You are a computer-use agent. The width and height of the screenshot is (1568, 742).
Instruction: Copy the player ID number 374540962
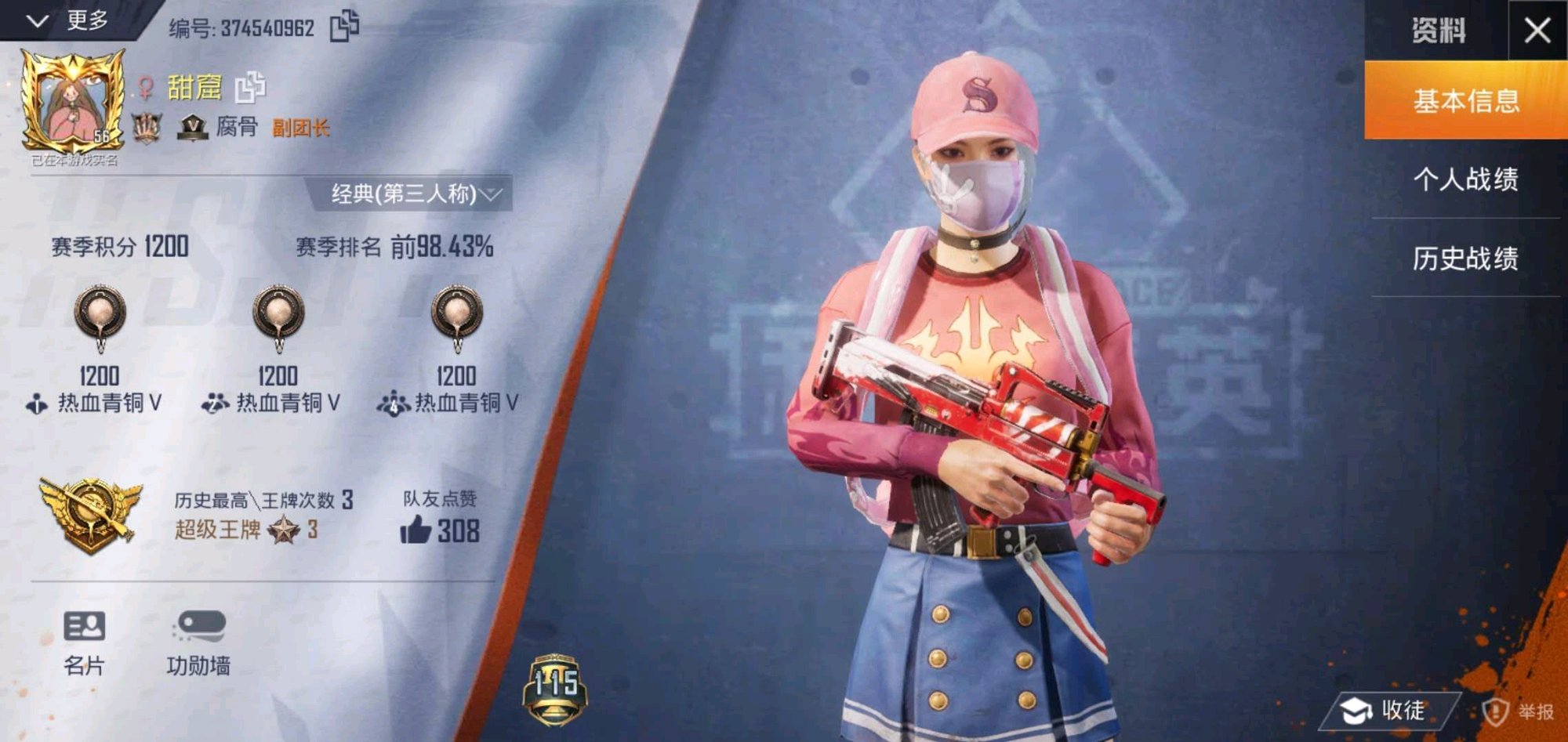tap(344, 26)
